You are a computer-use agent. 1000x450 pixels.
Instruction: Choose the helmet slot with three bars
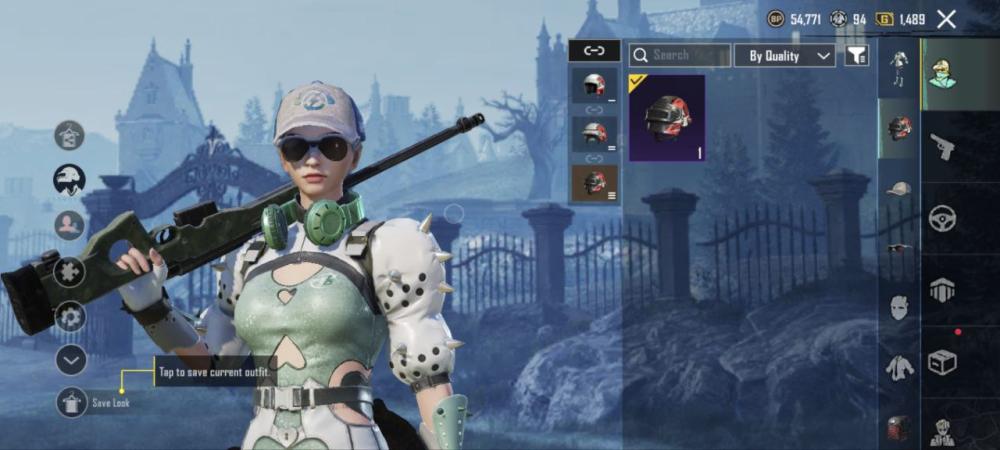click(x=594, y=182)
